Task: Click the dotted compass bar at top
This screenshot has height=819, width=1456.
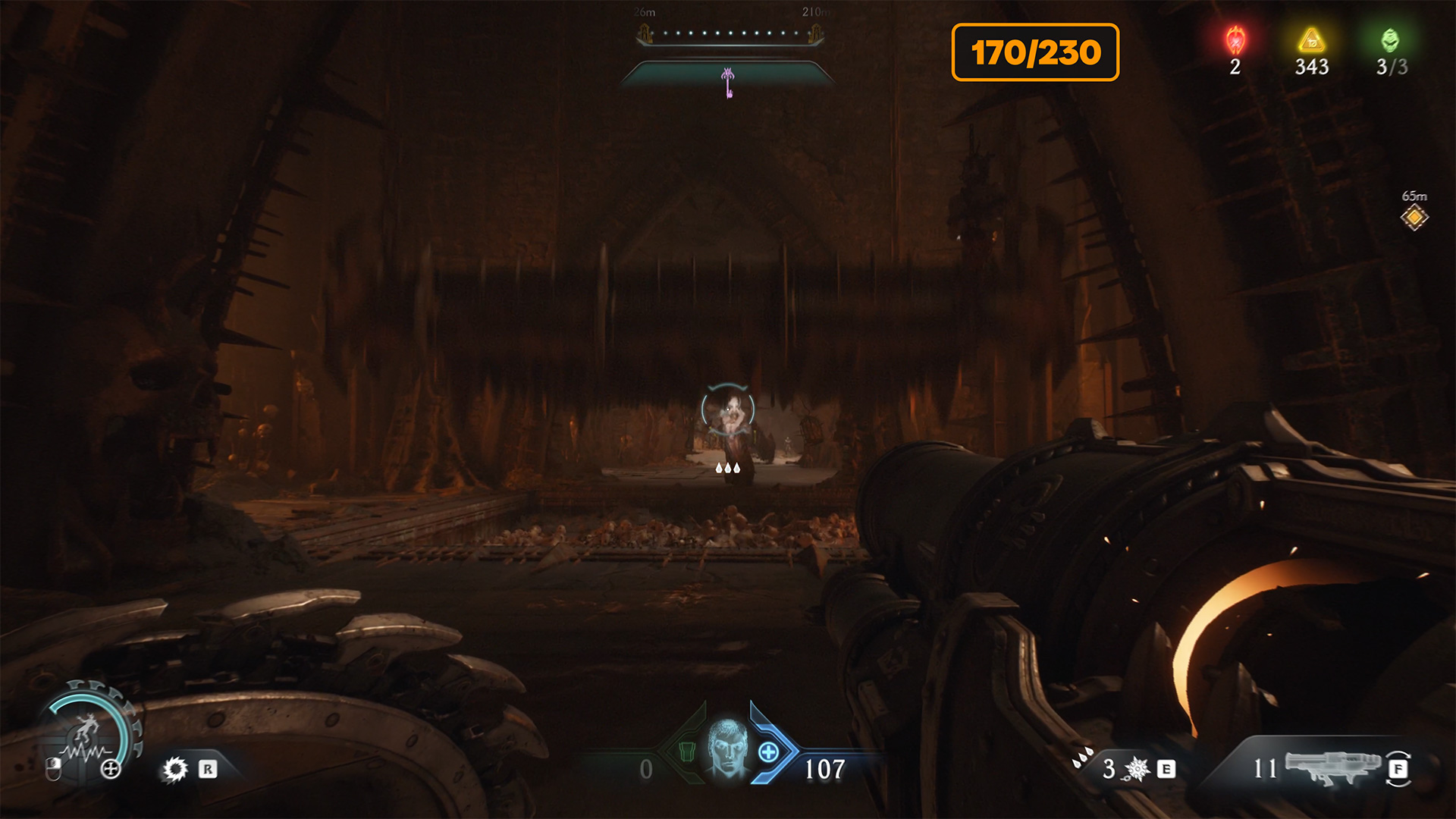Action: coord(730,33)
